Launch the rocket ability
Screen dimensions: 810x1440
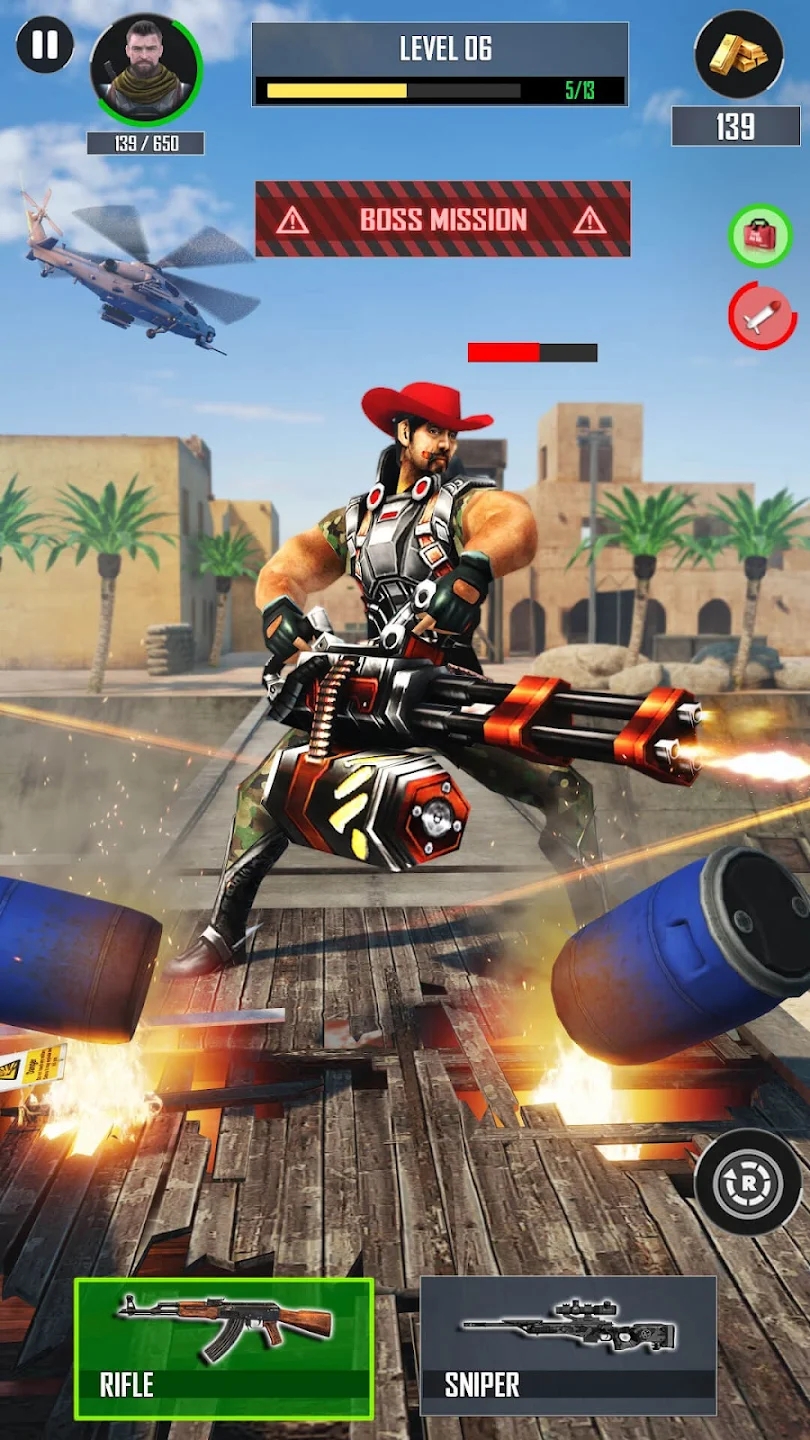point(762,316)
